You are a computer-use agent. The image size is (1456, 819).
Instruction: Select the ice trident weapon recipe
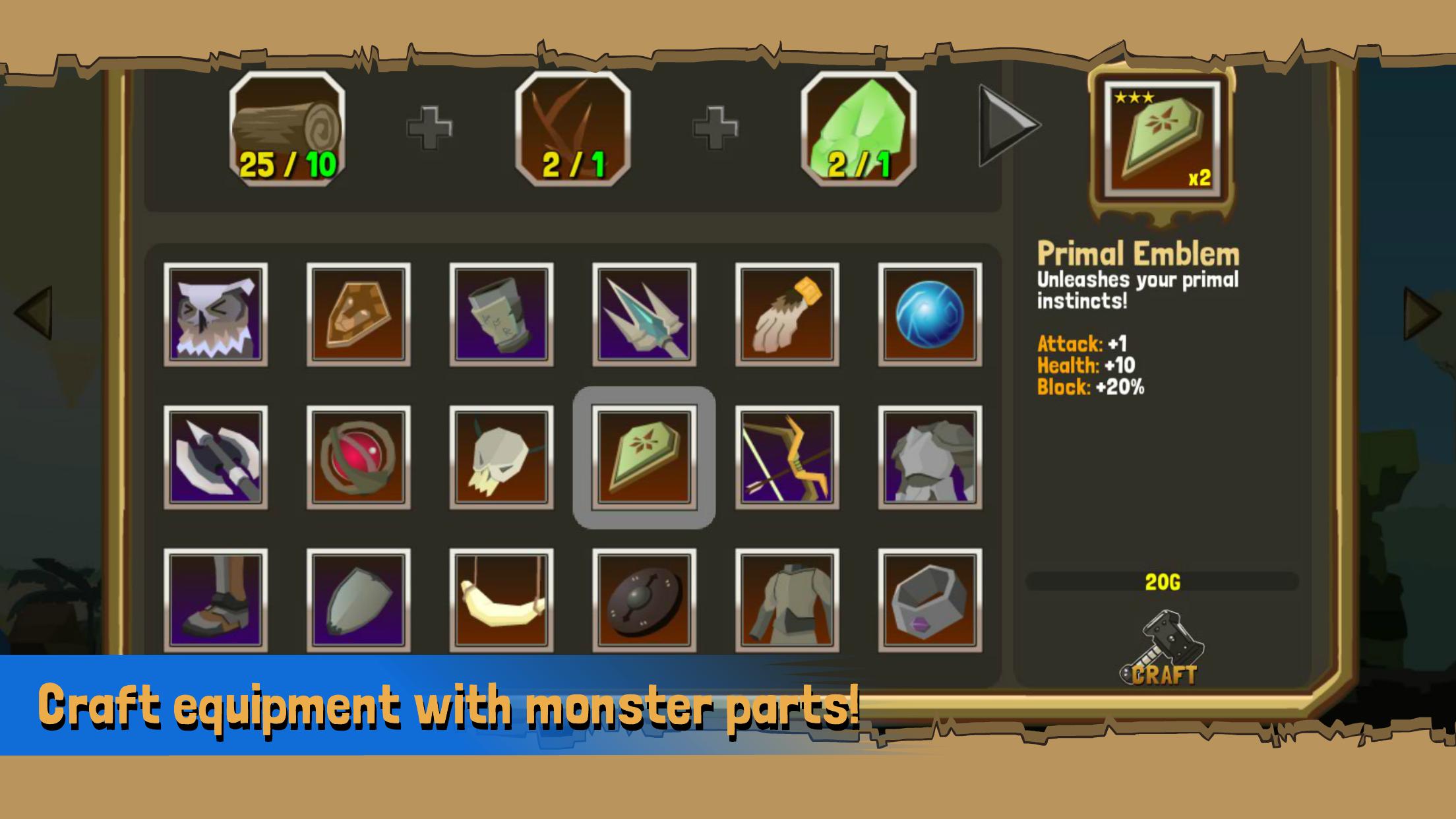644,315
